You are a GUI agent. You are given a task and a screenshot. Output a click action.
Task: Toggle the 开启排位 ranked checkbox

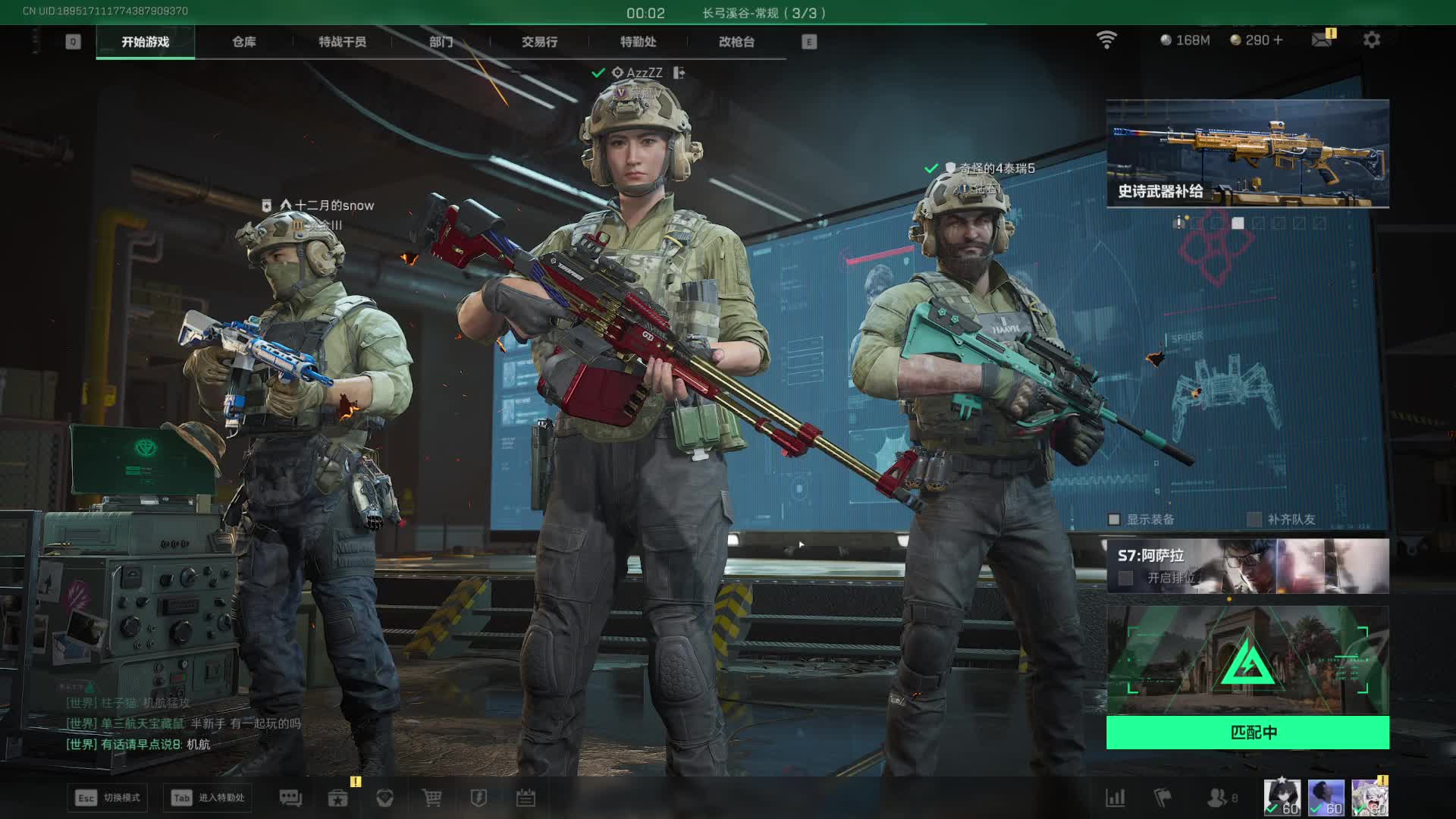[x=1126, y=578]
